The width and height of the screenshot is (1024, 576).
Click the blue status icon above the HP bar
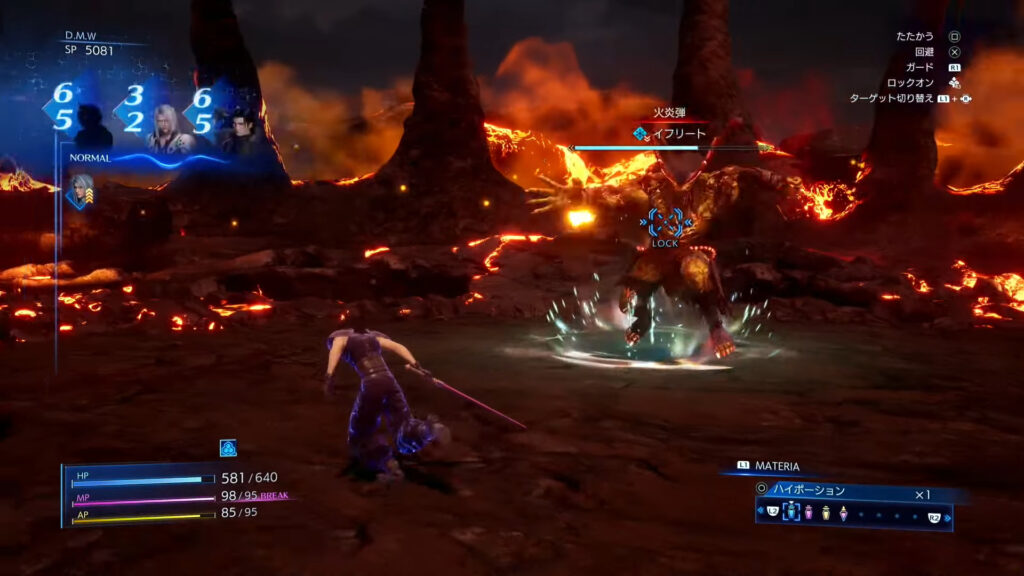(x=228, y=449)
